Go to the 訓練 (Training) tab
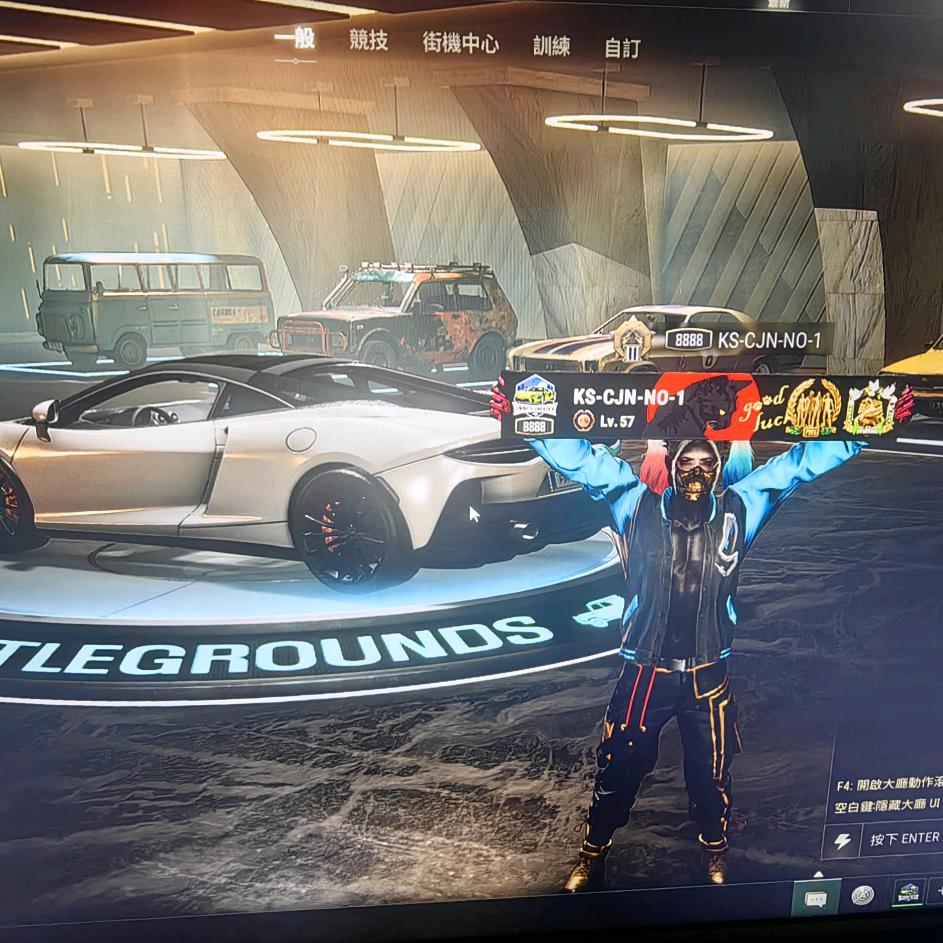The height and width of the screenshot is (943, 943). coord(551,45)
